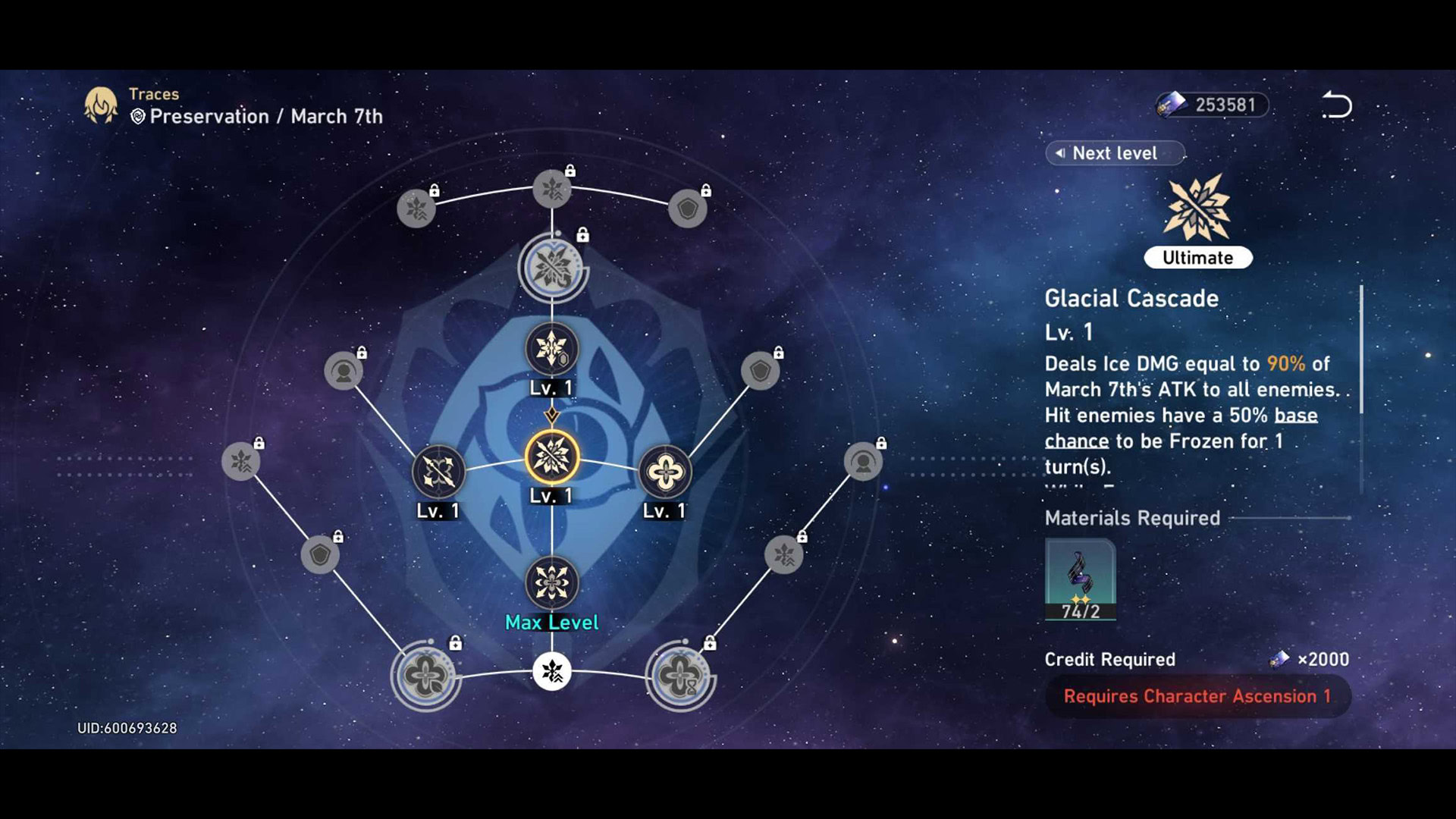Select the four-petal flower Lv. 1 trace node
The height and width of the screenshot is (819, 1456).
665,472
